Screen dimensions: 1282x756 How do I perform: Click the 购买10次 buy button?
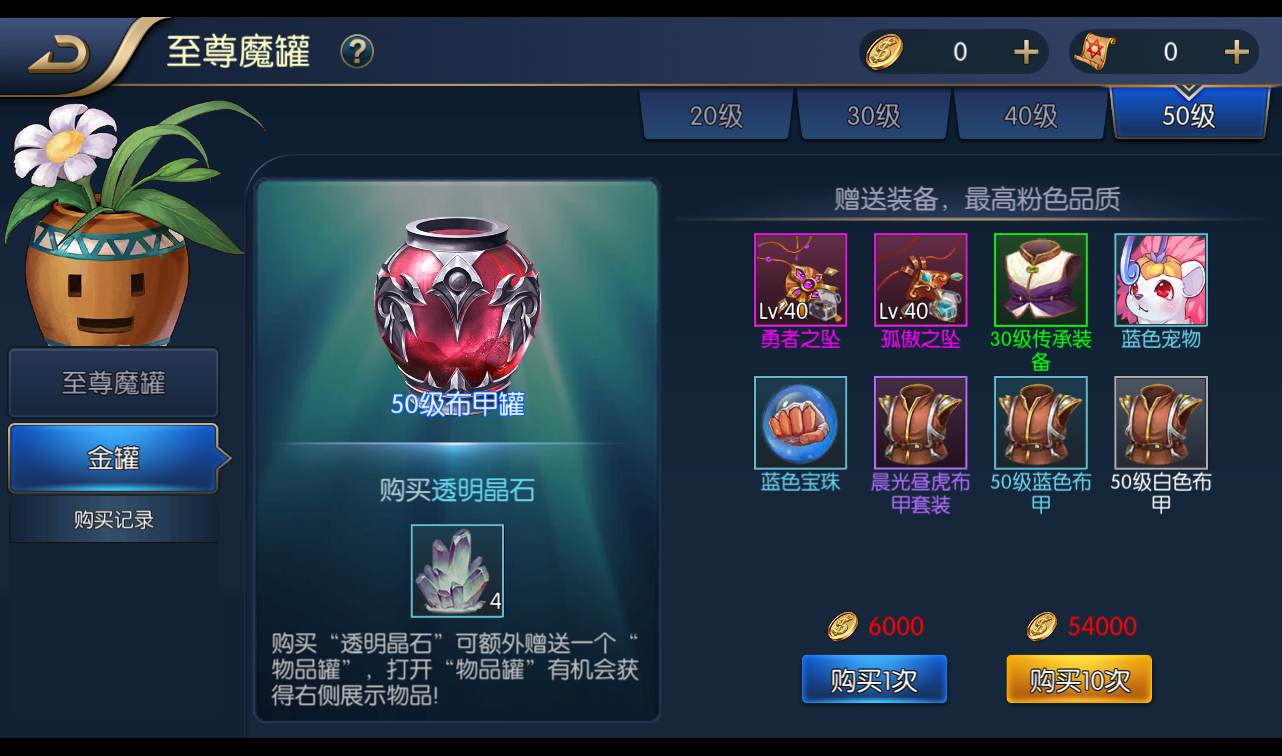point(1079,679)
